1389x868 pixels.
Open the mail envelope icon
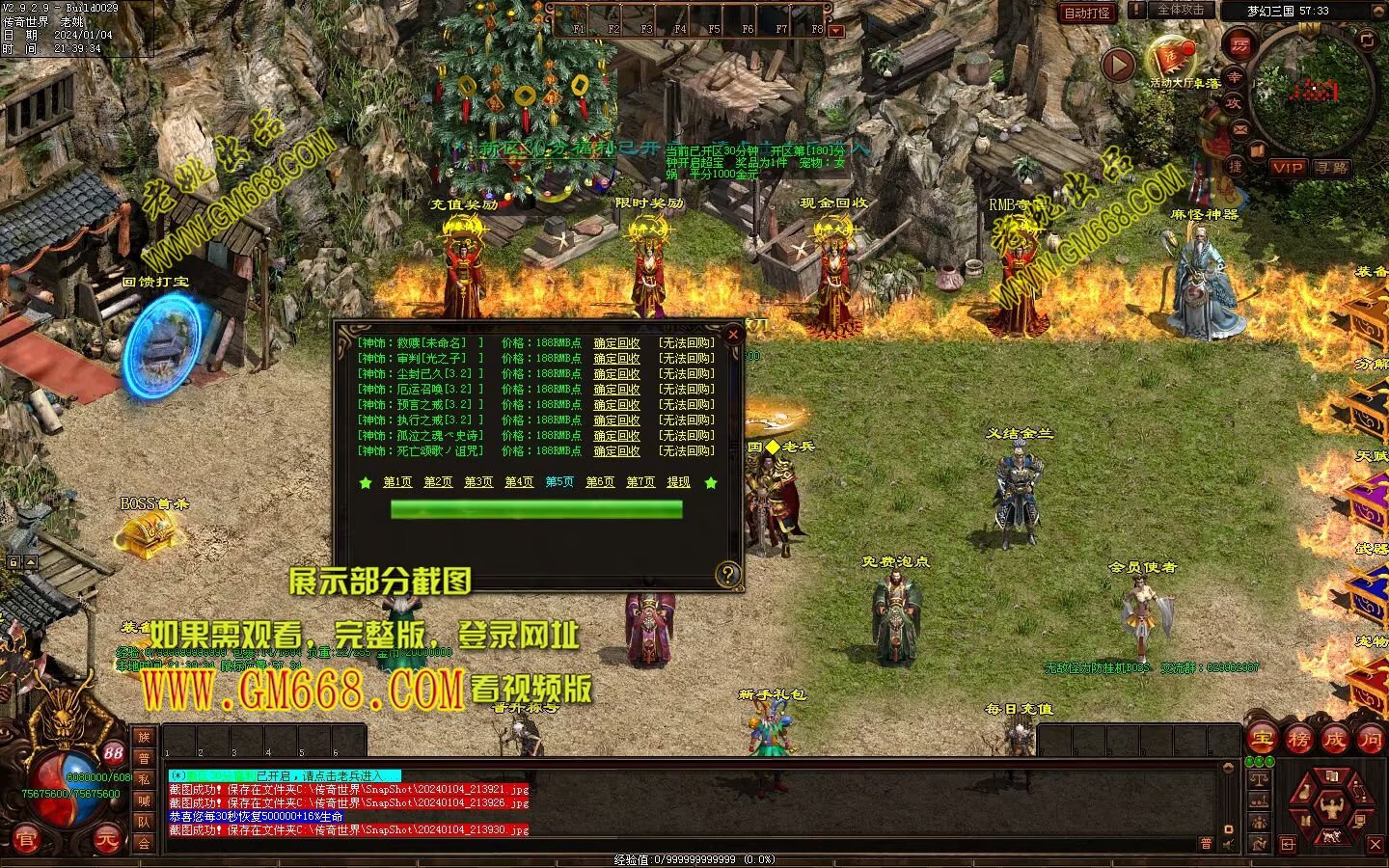point(1240,128)
